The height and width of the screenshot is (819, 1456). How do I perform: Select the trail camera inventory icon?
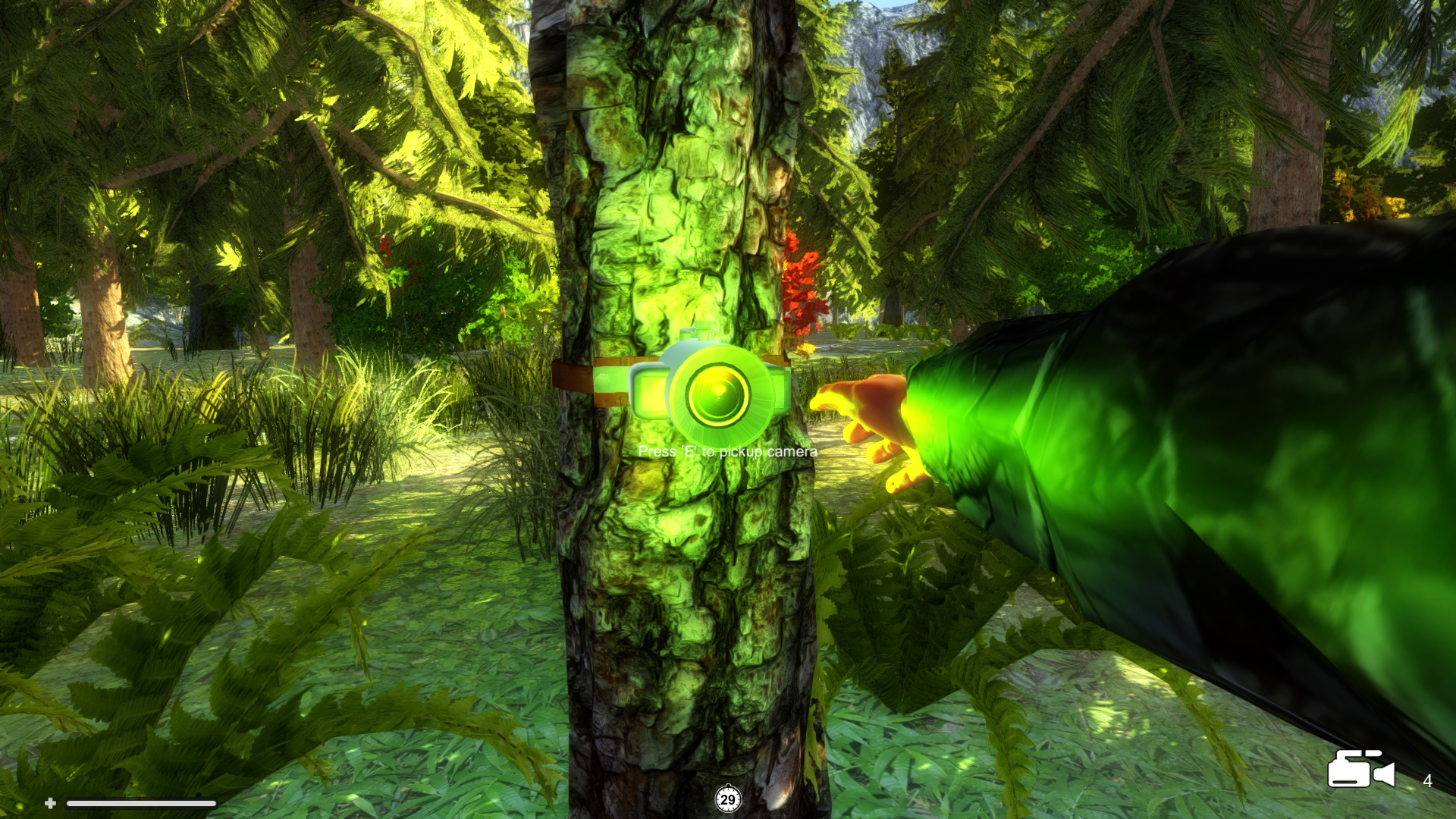1360,770
